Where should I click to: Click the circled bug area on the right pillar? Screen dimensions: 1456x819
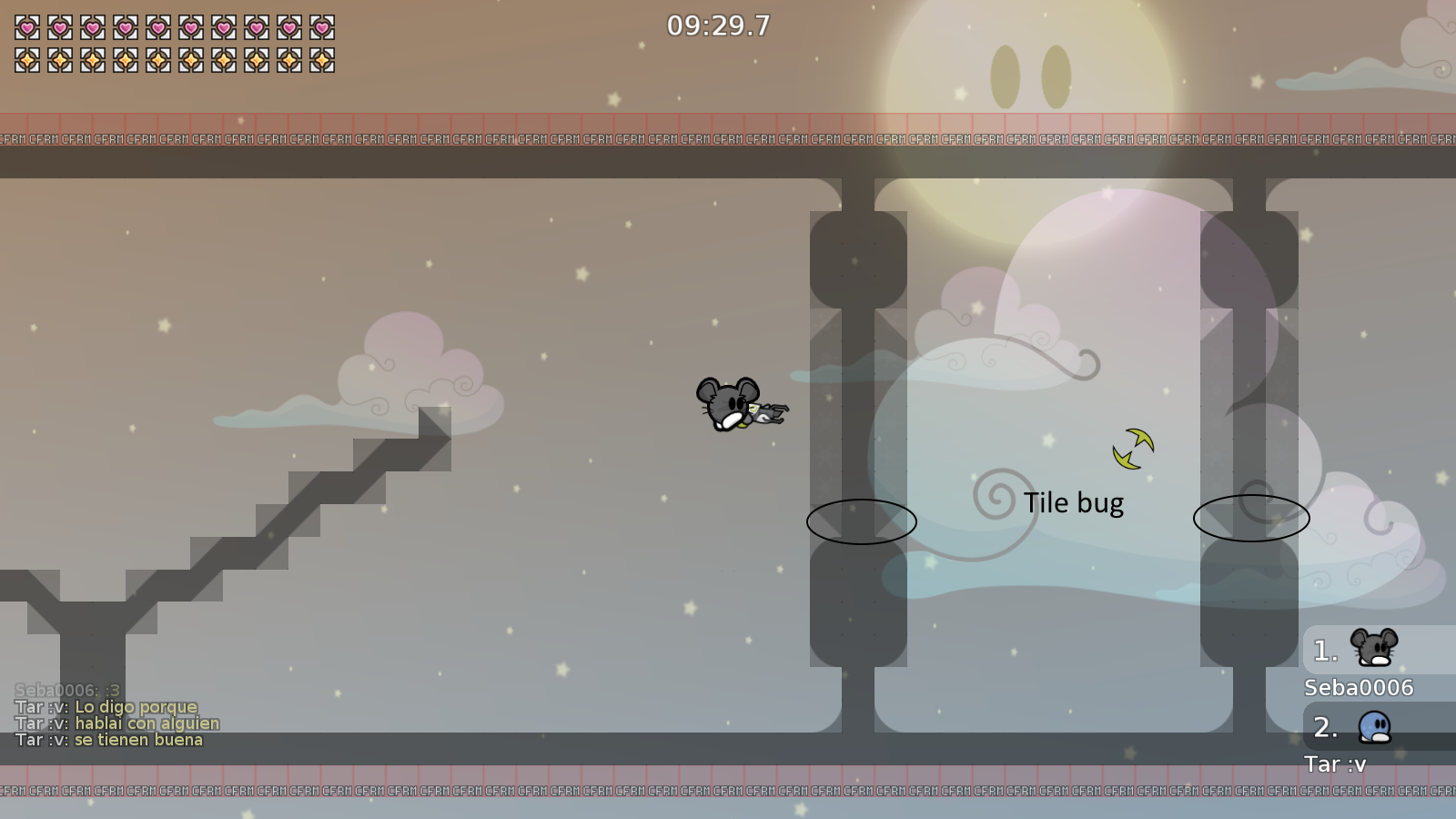(1250, 519)
